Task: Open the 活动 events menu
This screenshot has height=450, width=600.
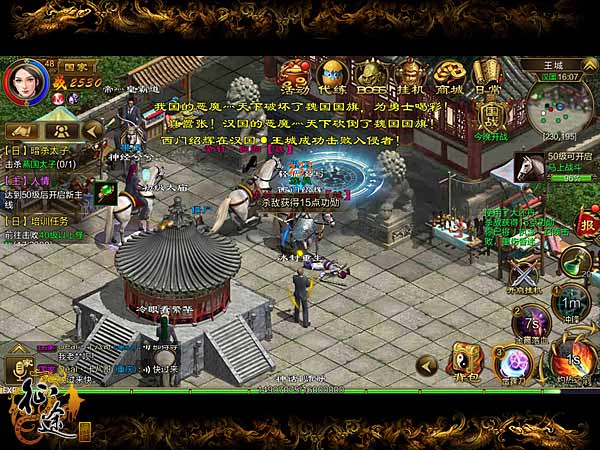Action: 293,74
